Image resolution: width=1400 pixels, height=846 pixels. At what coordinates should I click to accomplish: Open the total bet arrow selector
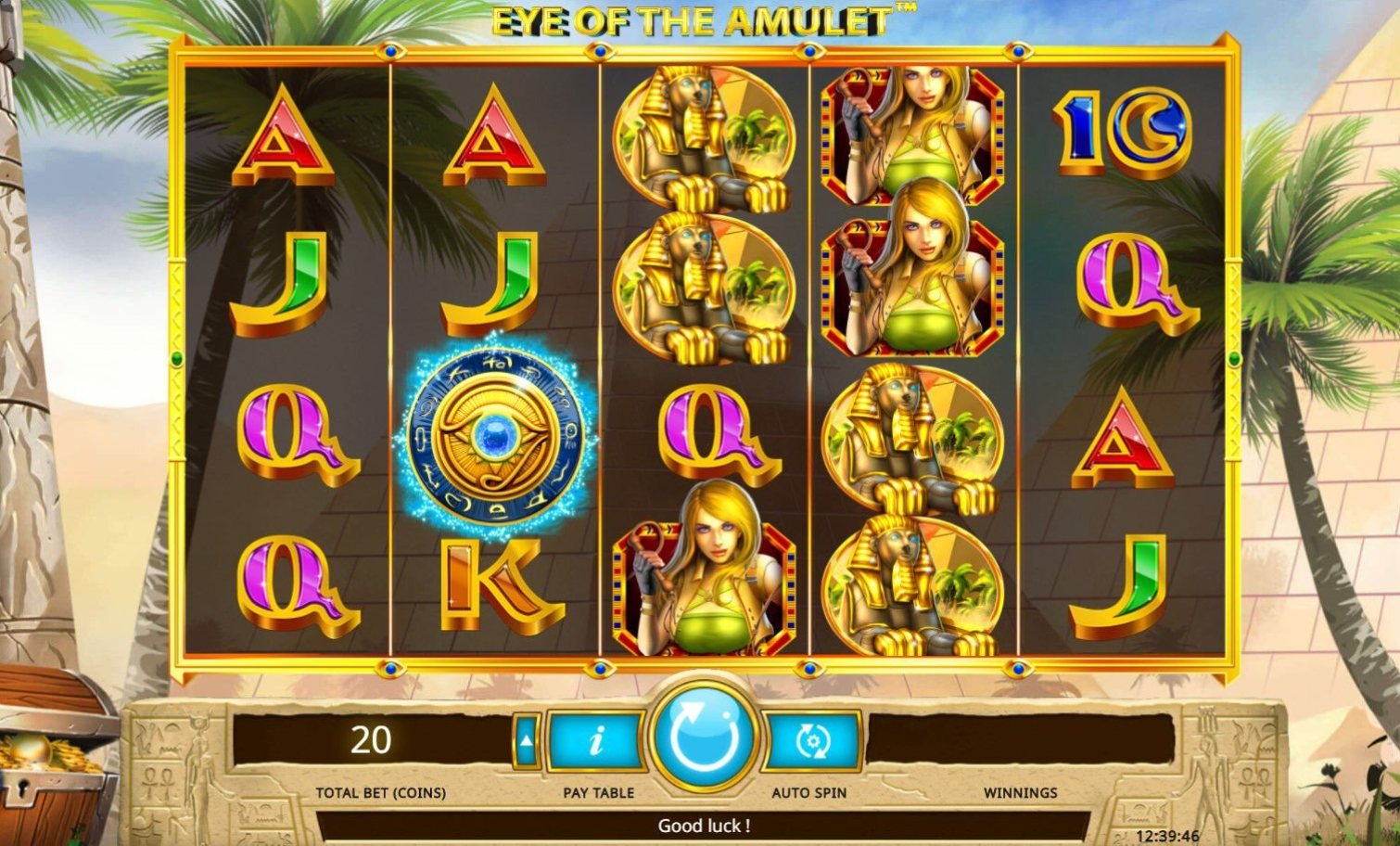coord(526,740)
